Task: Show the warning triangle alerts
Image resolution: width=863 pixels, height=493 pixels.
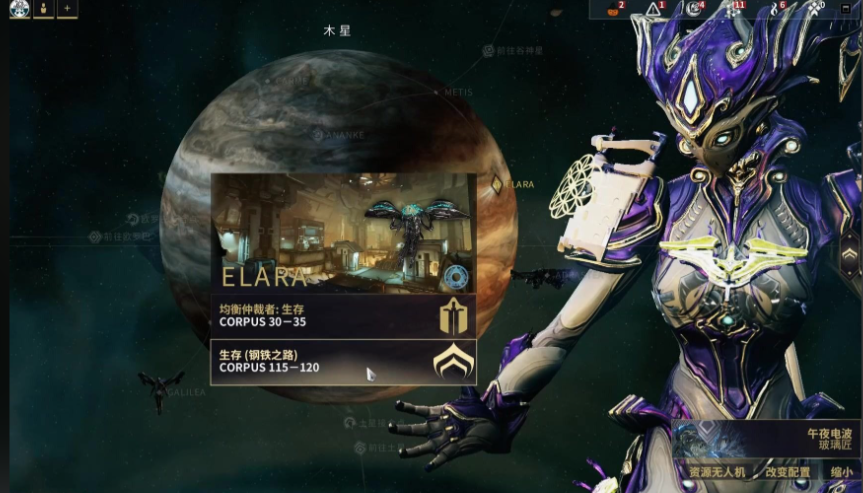Action: coord(652,10)
